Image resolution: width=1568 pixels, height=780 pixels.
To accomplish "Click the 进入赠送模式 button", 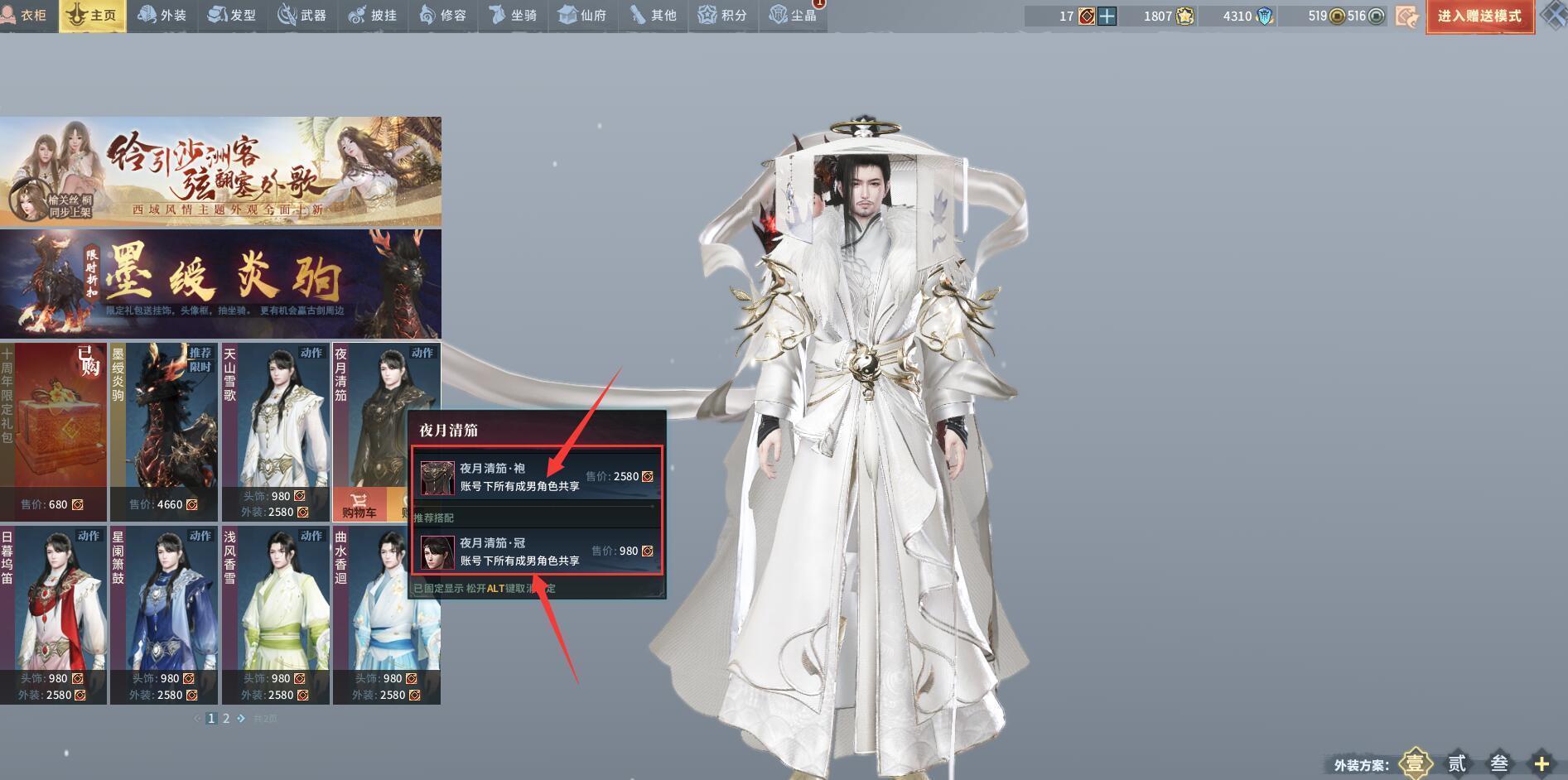I will (x=1480, y=17).
